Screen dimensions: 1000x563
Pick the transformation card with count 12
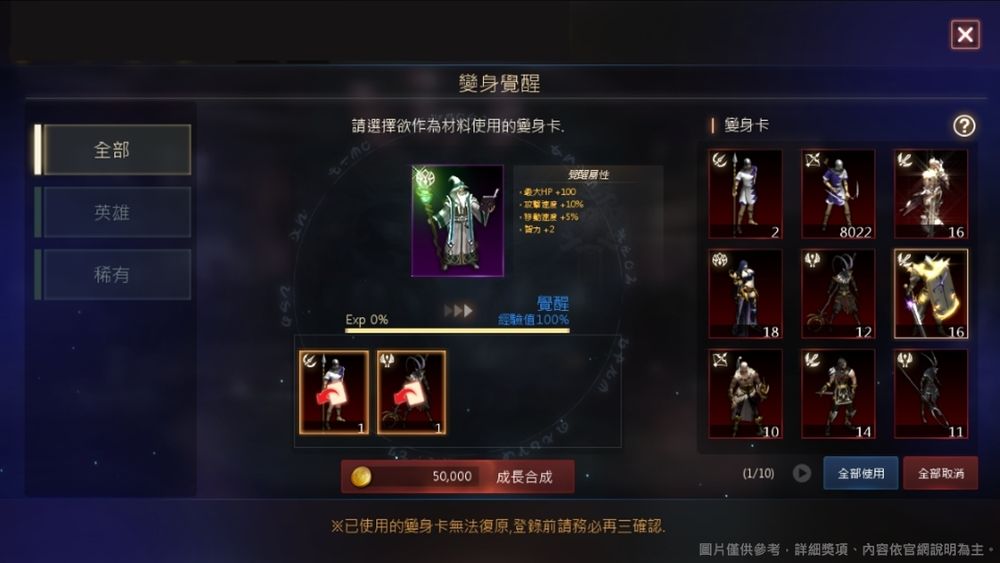coord(838,293)
